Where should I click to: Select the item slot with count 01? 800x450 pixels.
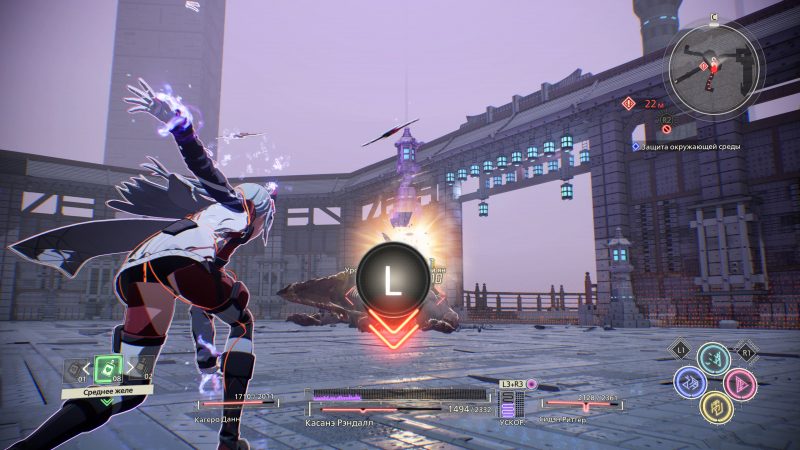tap(75, 370)
